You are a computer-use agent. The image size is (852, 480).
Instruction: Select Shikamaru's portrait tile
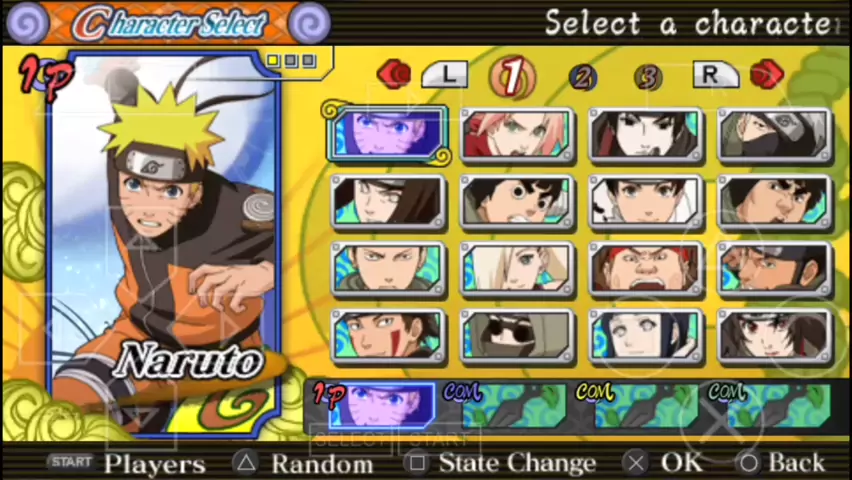[387, 270]
